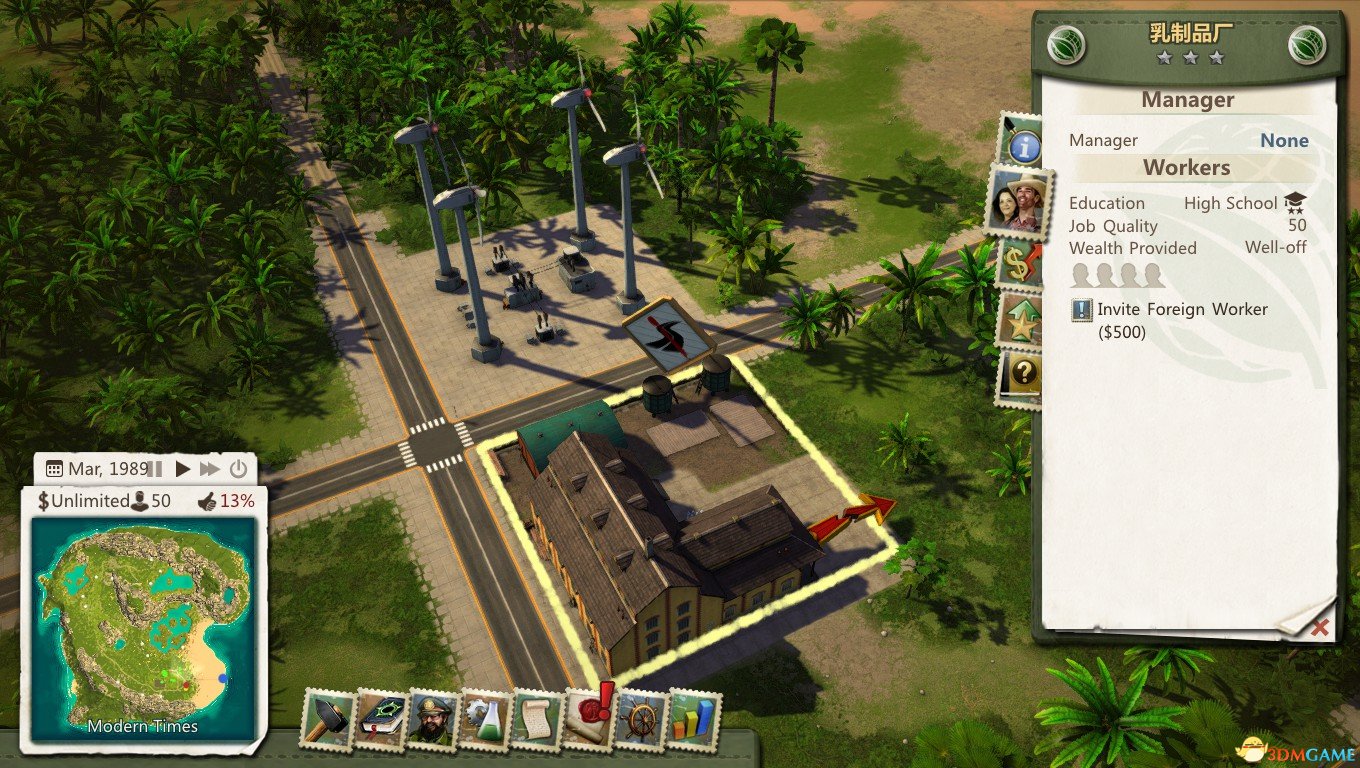Screen dimensions: 1360x768
Task: Set game speed to normal play
Action: [183, 468]
